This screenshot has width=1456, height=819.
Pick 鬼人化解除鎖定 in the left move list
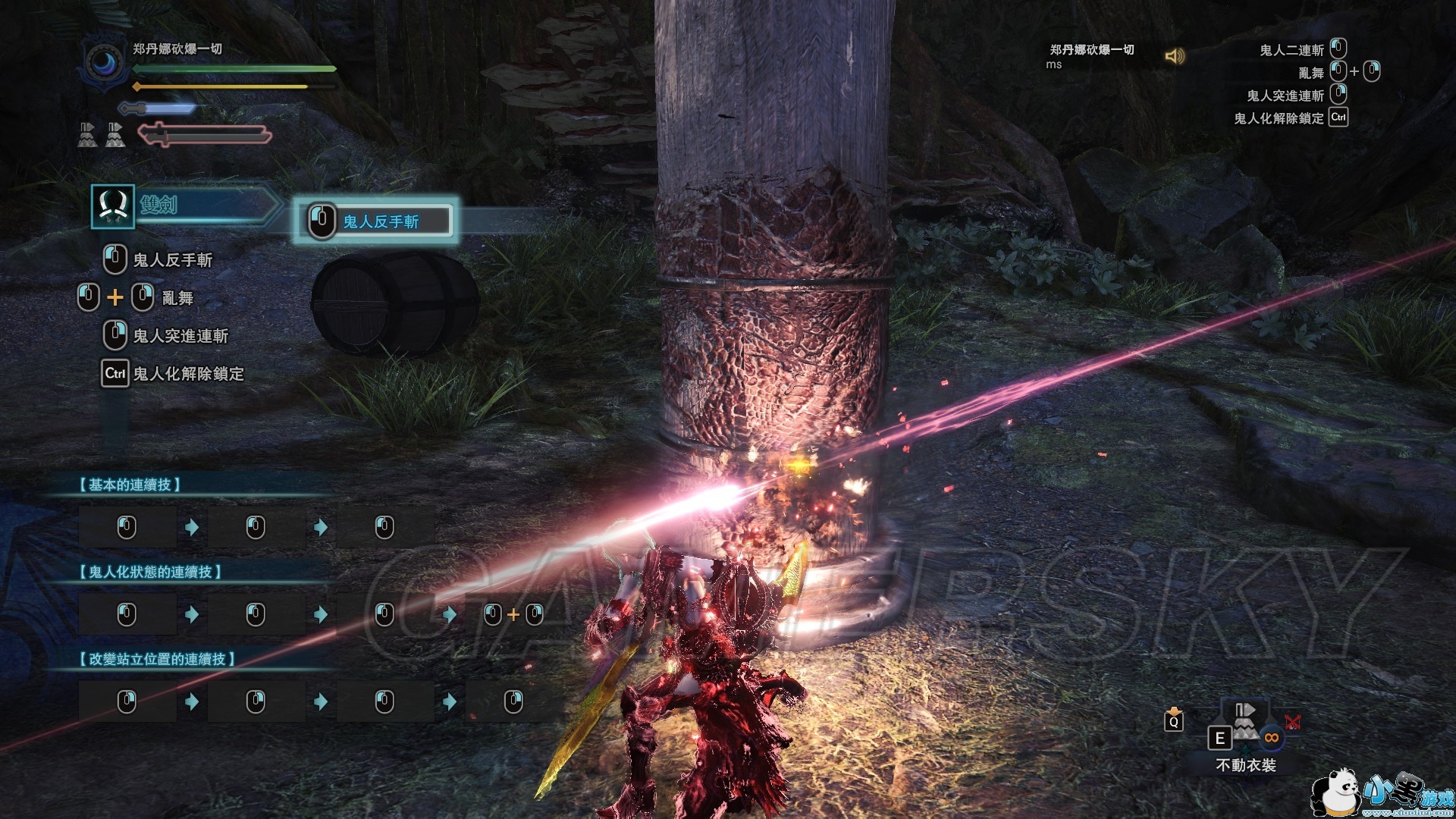187,374
